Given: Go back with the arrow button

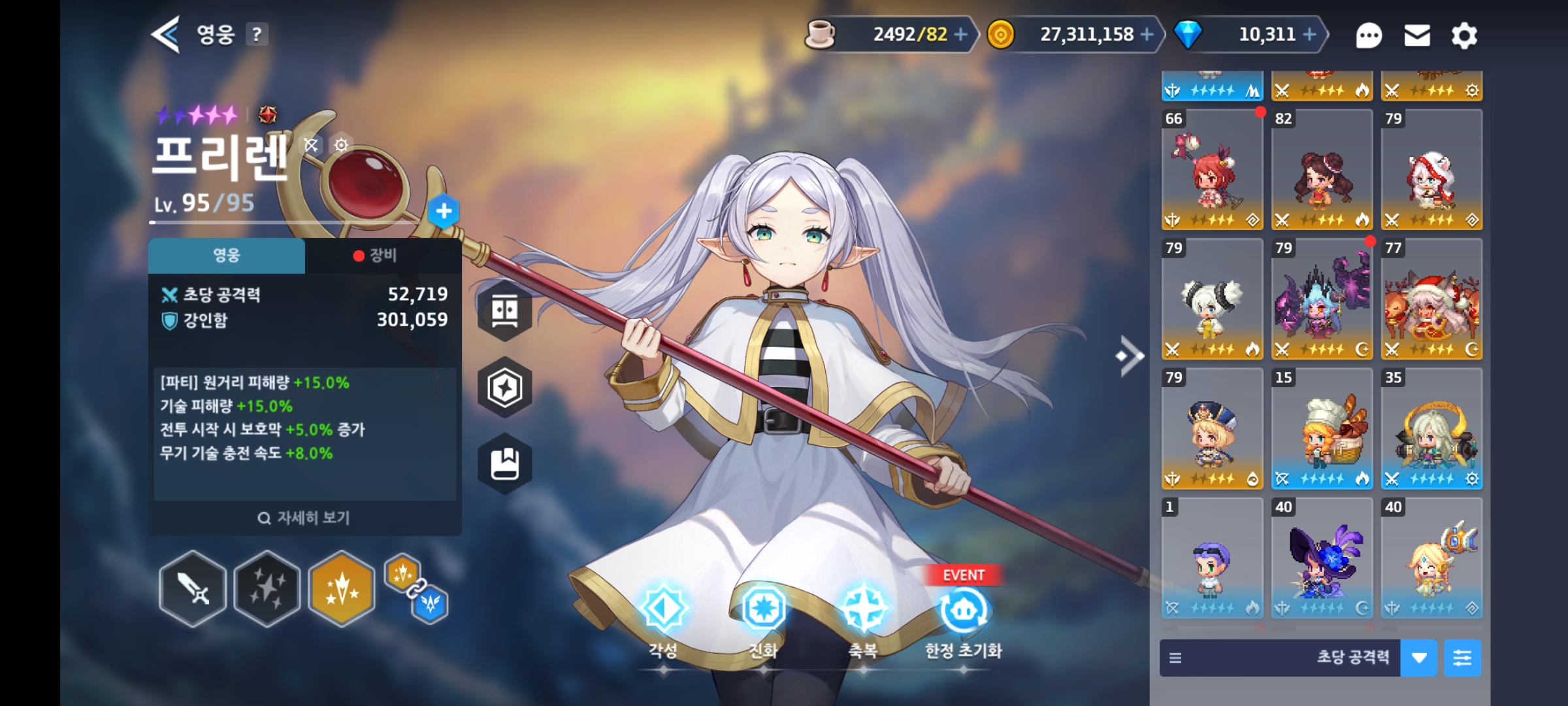Looking at the screenshot, I should coord(166,35).
